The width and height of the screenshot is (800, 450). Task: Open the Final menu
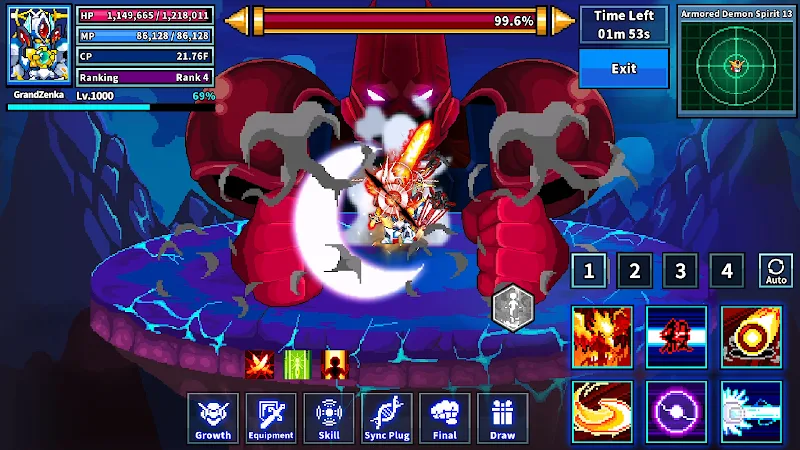(x=445, y=418)
